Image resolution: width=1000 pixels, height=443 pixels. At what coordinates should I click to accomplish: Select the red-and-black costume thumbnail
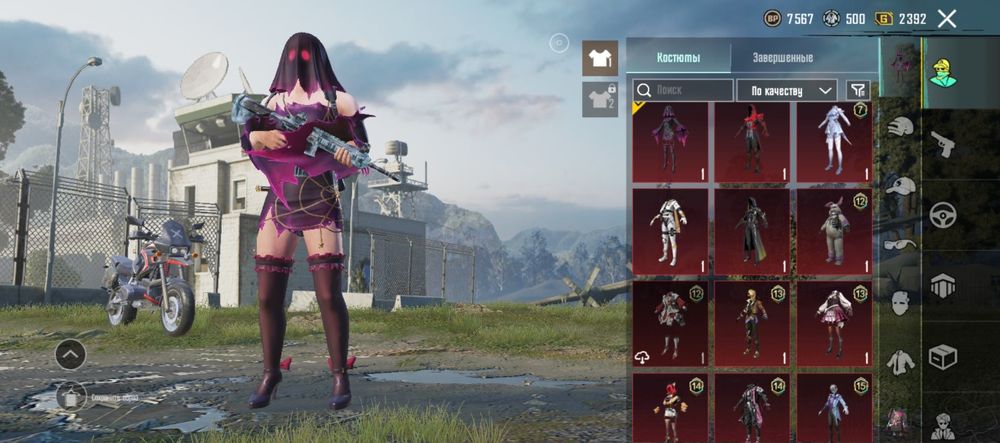(752, 142)
